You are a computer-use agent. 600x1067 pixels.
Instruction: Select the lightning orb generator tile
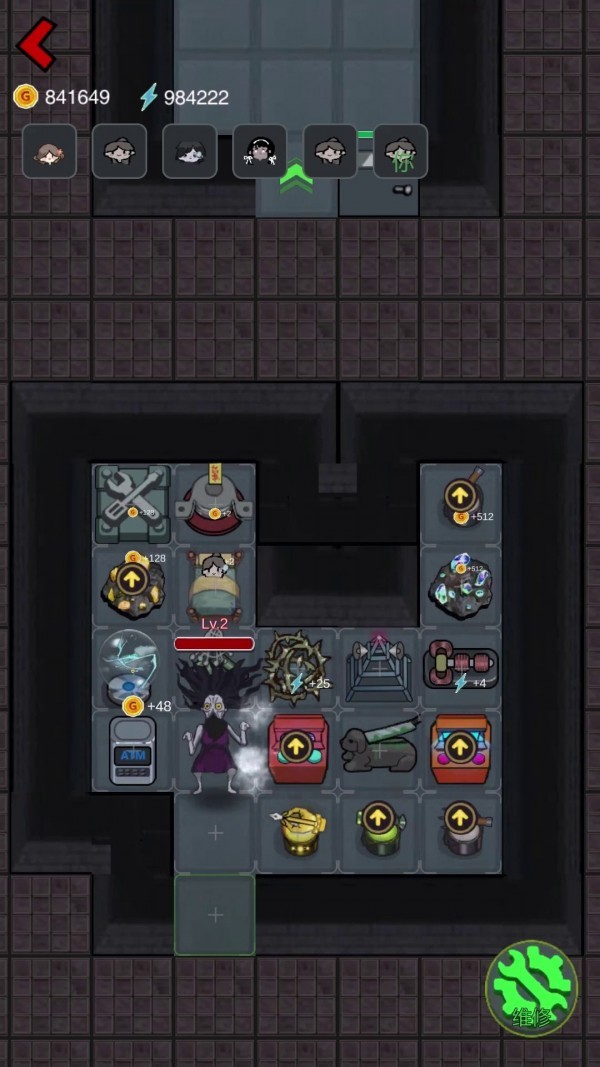[130, 664]
